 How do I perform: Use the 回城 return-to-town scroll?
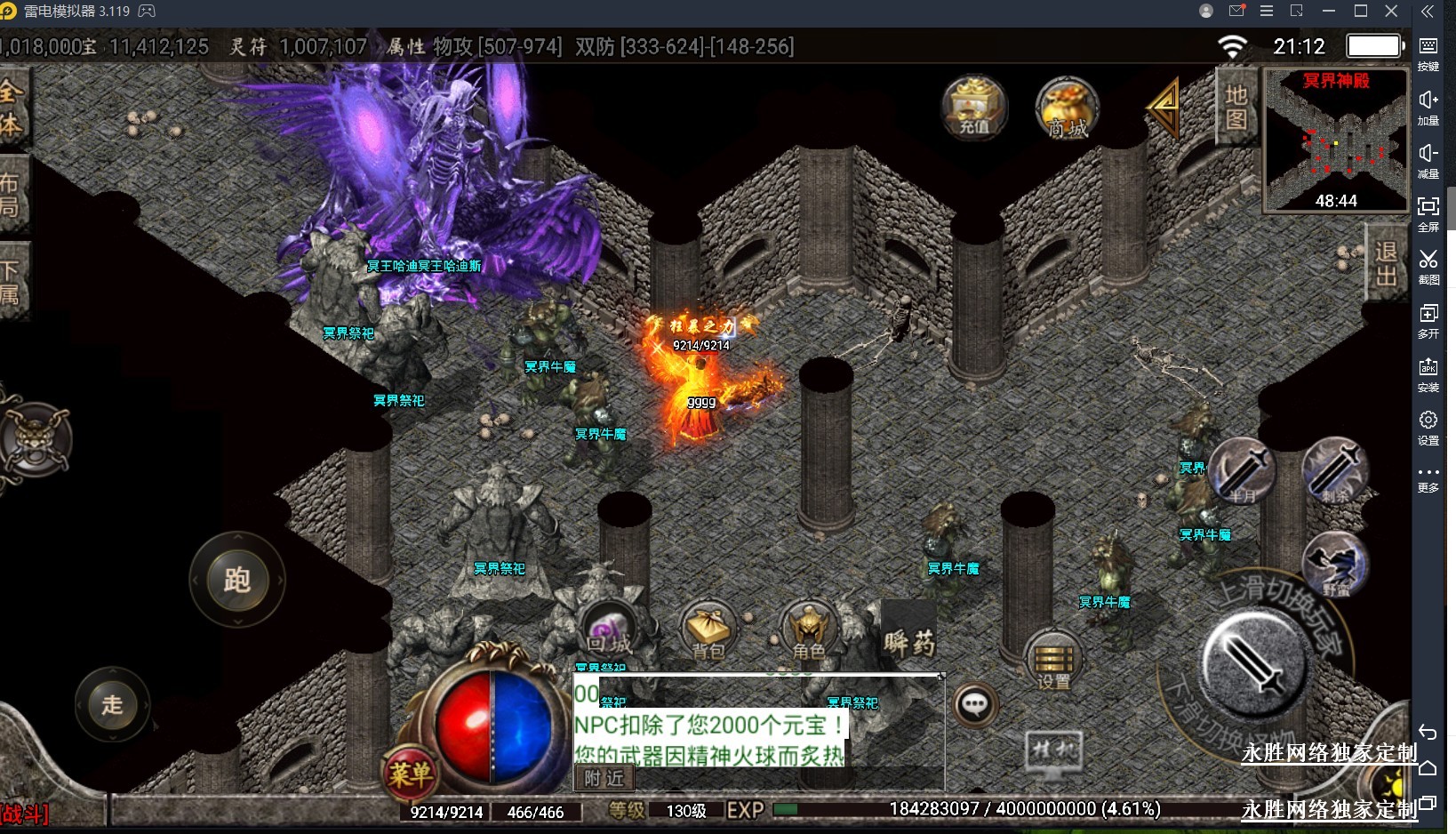pyautogui.click(x=608, y=628)
